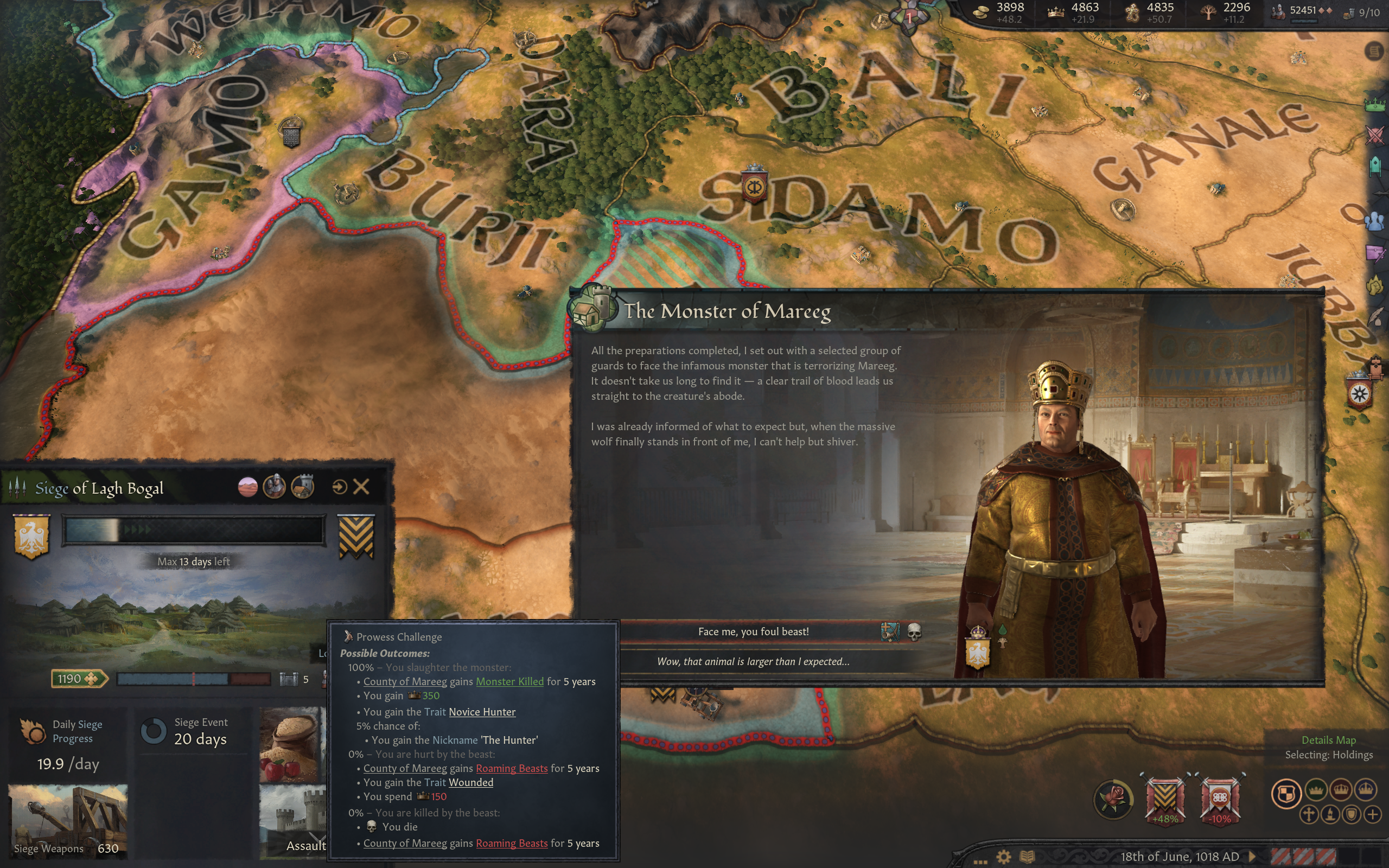Open the green crown Realm tab

pyautogui.click(x=1375, y=105)
